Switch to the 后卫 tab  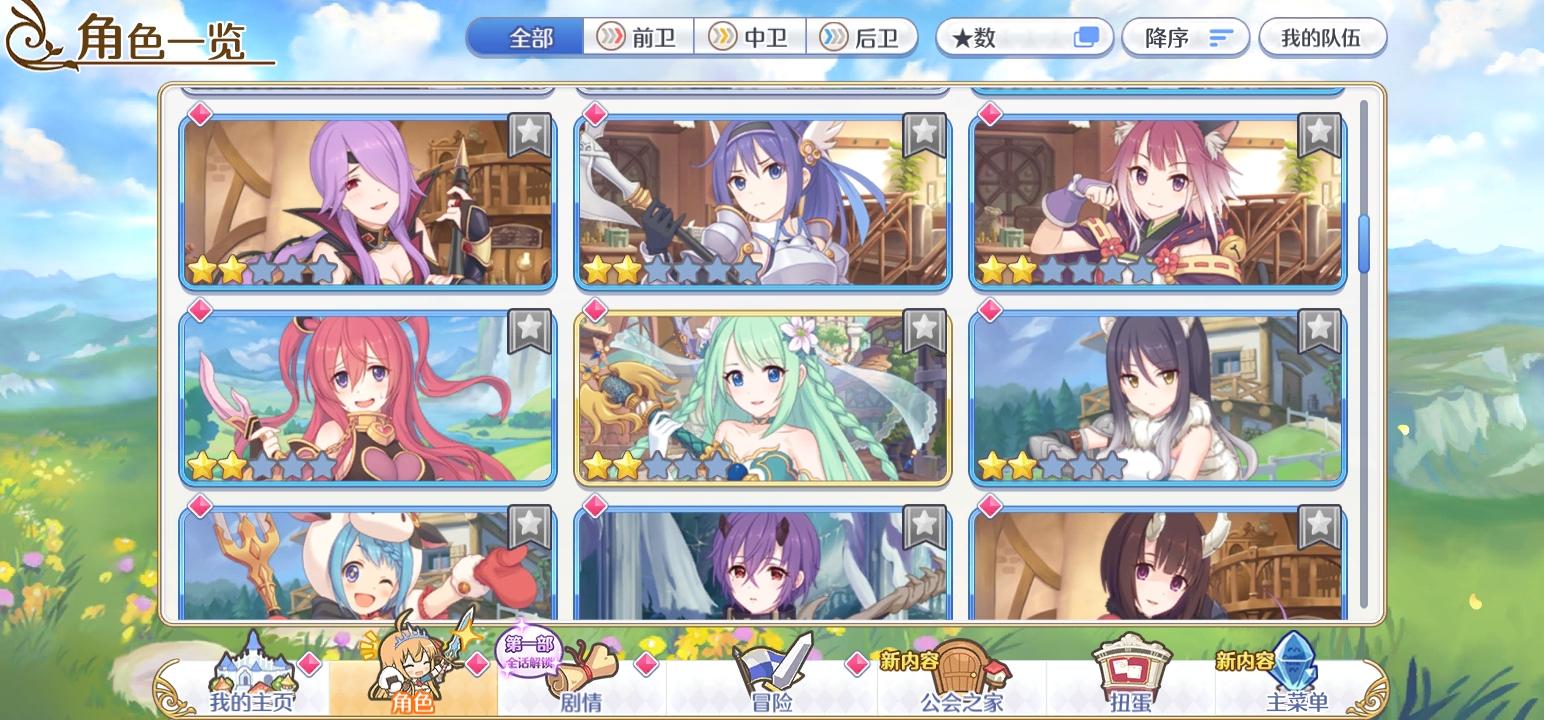click(861, 37)
